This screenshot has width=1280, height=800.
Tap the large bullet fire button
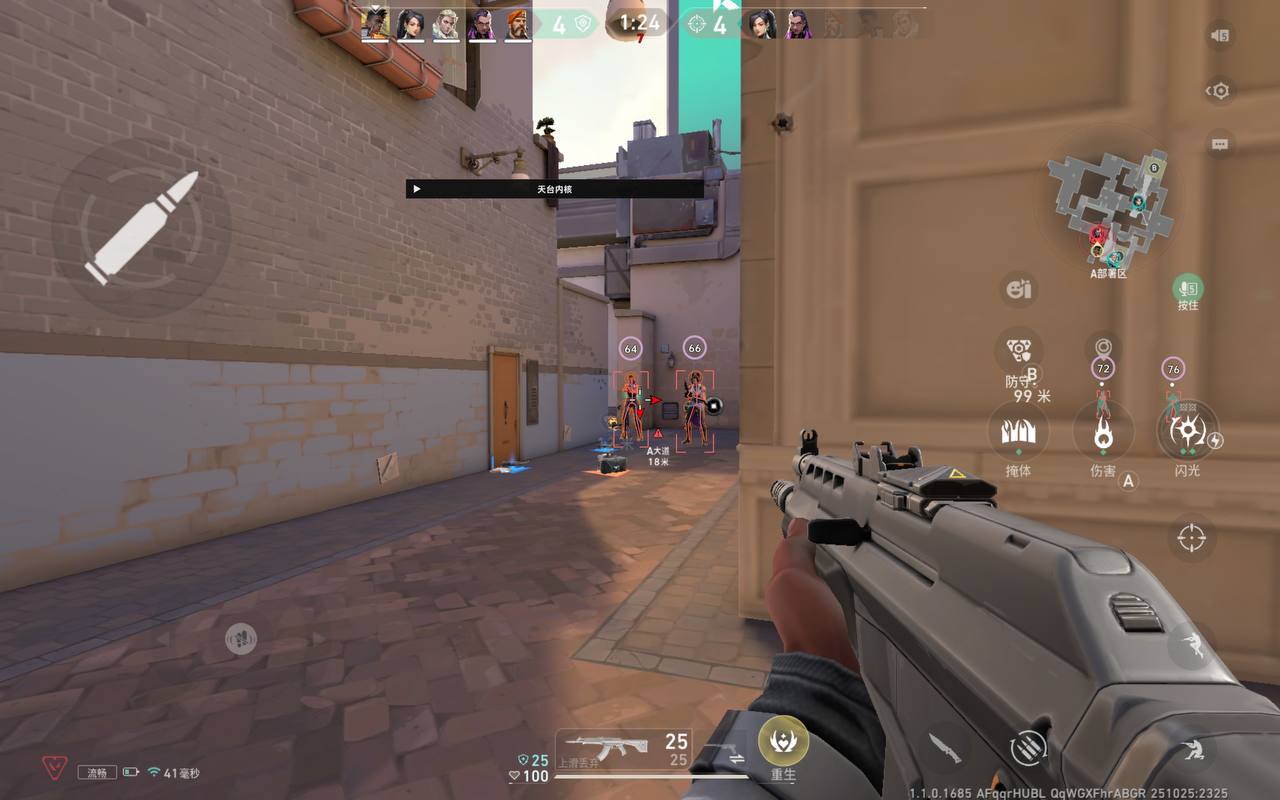coord(141,228)
